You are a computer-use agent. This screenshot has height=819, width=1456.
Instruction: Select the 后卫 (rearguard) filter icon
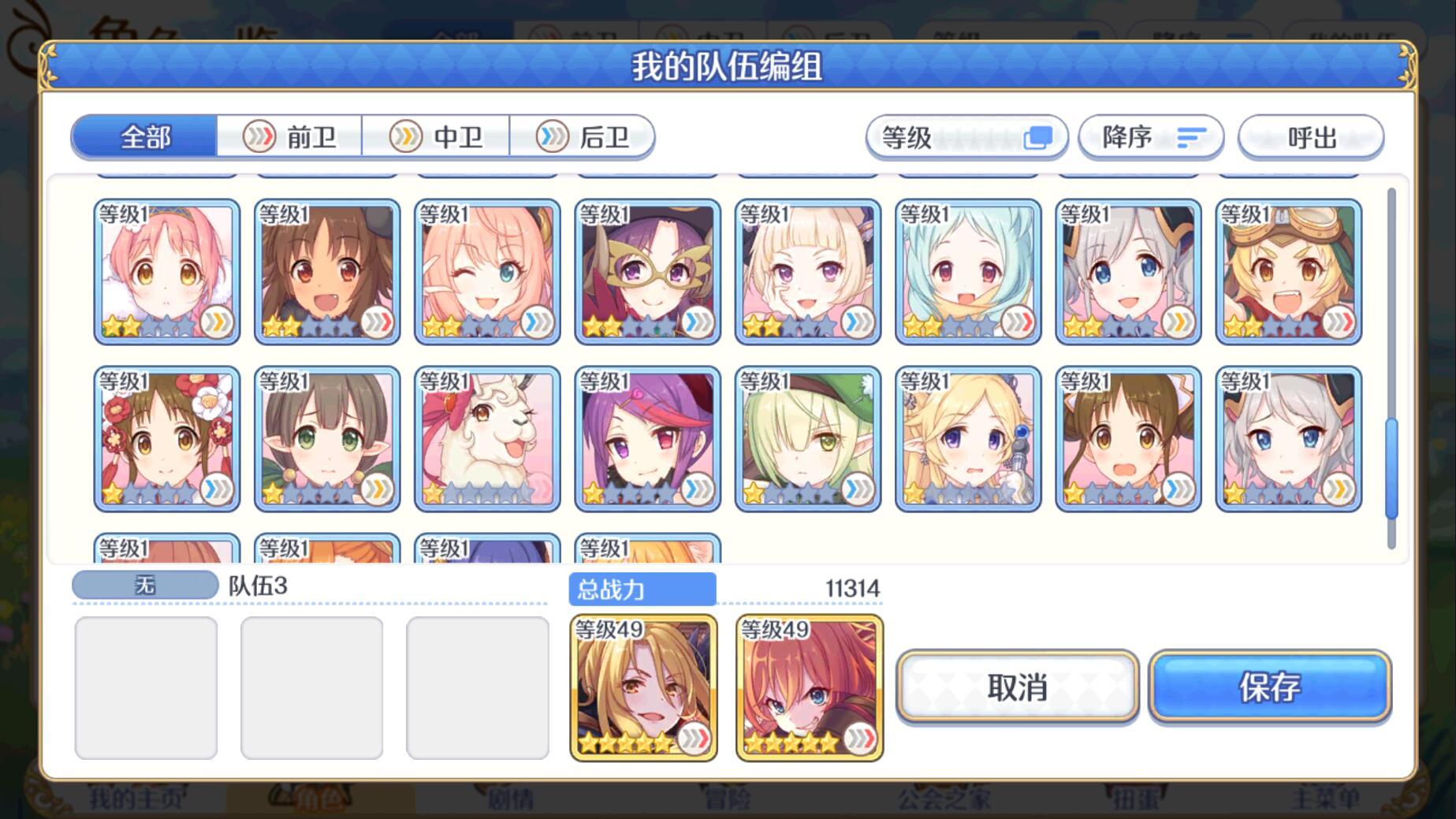[x=552, y=136]
